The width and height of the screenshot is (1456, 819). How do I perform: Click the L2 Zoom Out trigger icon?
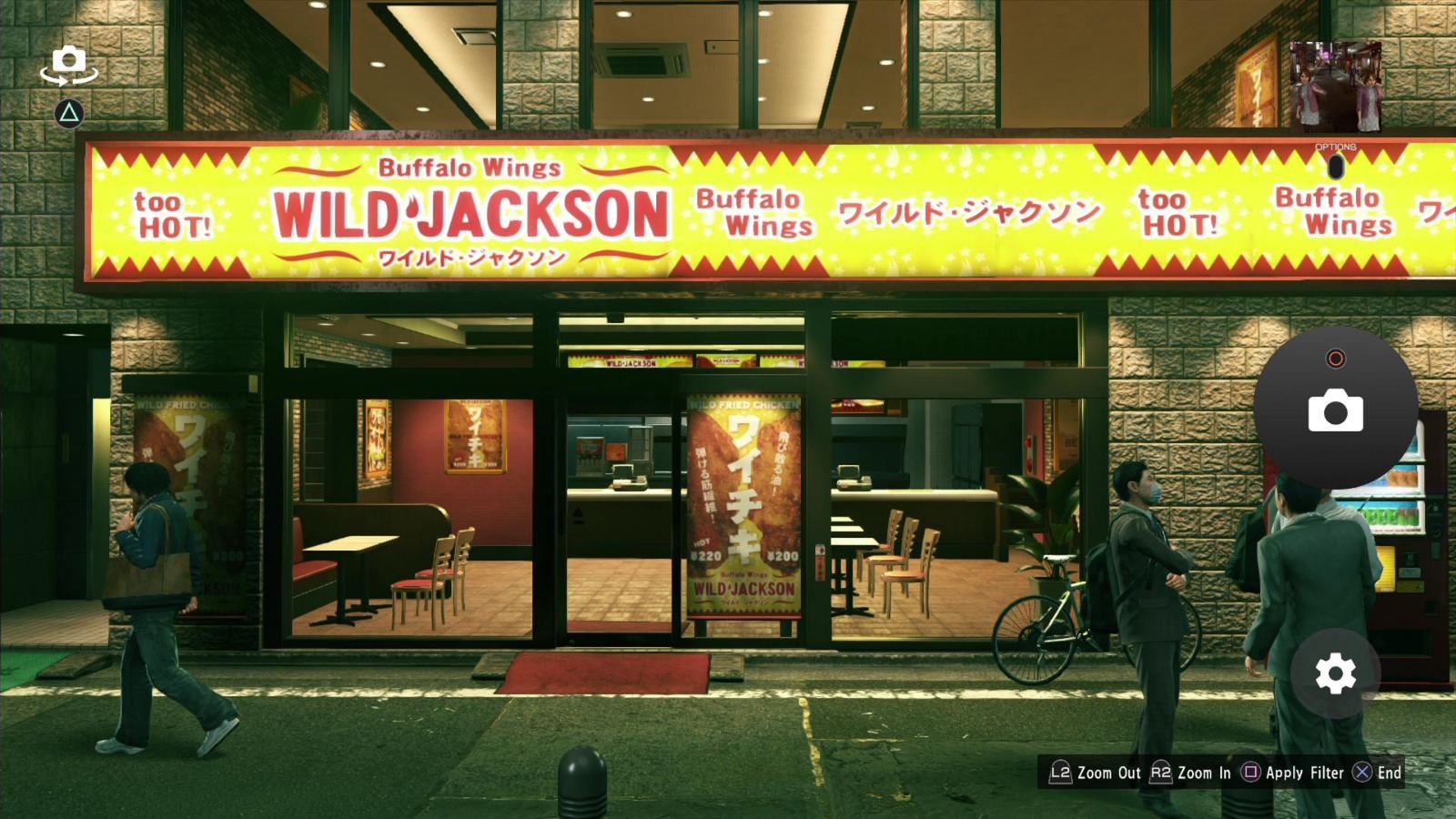1060,773
